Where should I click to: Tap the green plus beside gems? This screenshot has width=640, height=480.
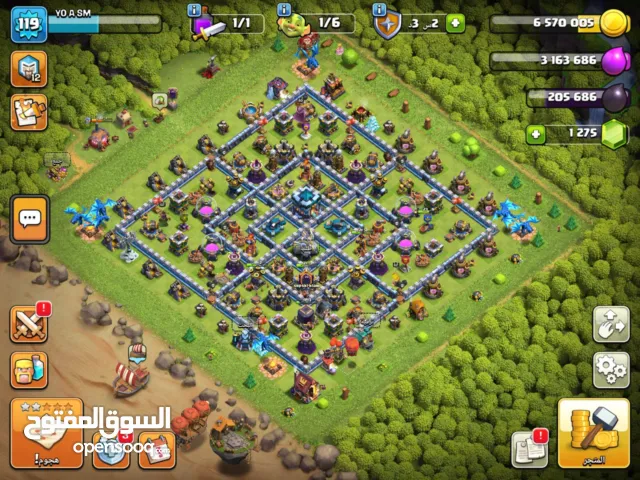click(533, 132)
